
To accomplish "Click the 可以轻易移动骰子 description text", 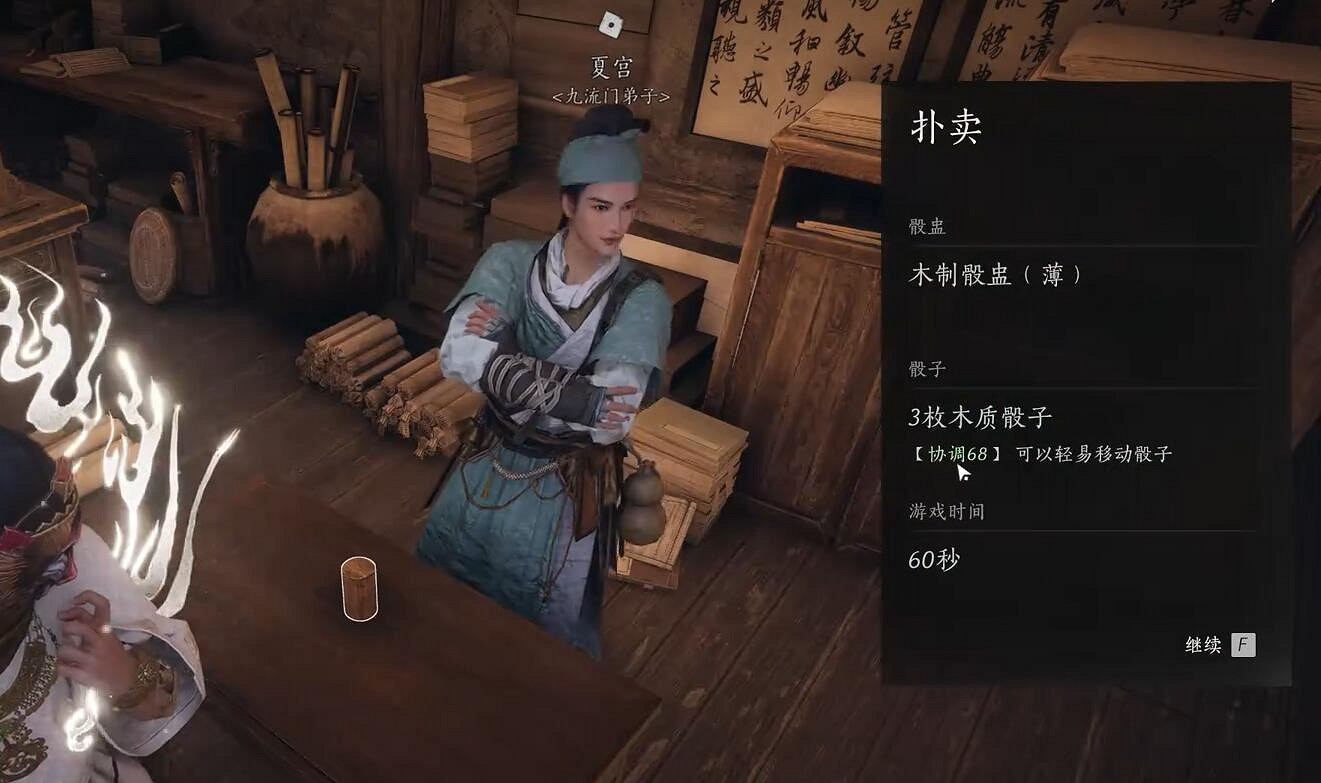I will pyautogui.click(x=1093, y=453).
